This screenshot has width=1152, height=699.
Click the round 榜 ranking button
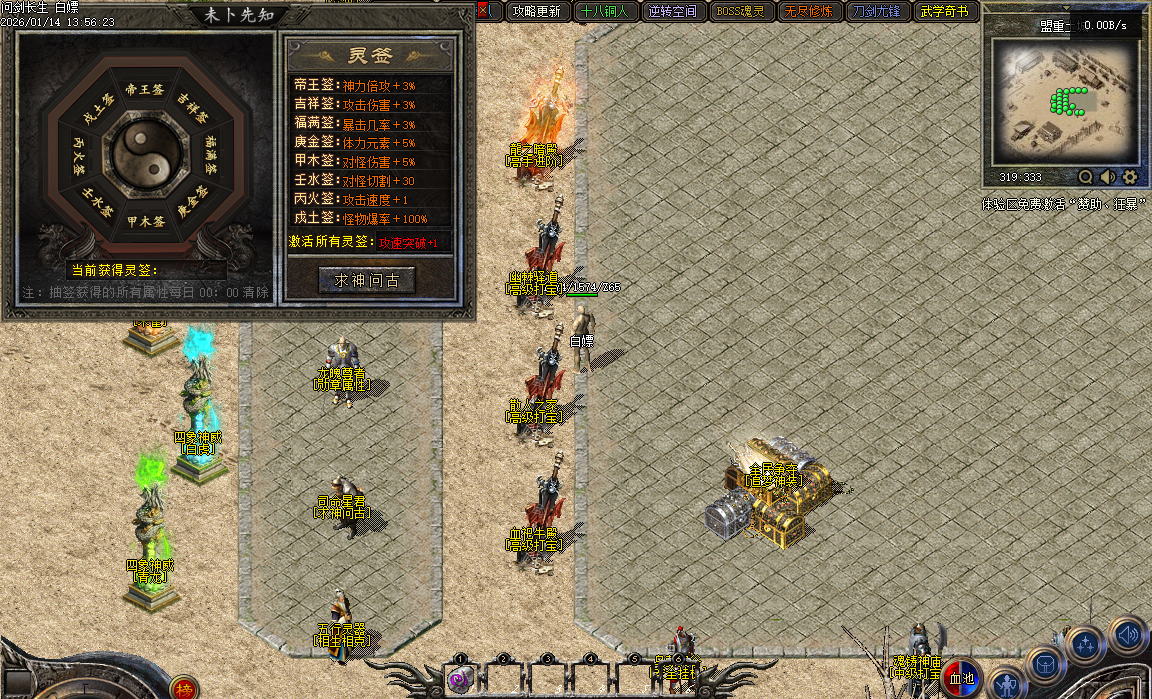(x=183, y=688)
